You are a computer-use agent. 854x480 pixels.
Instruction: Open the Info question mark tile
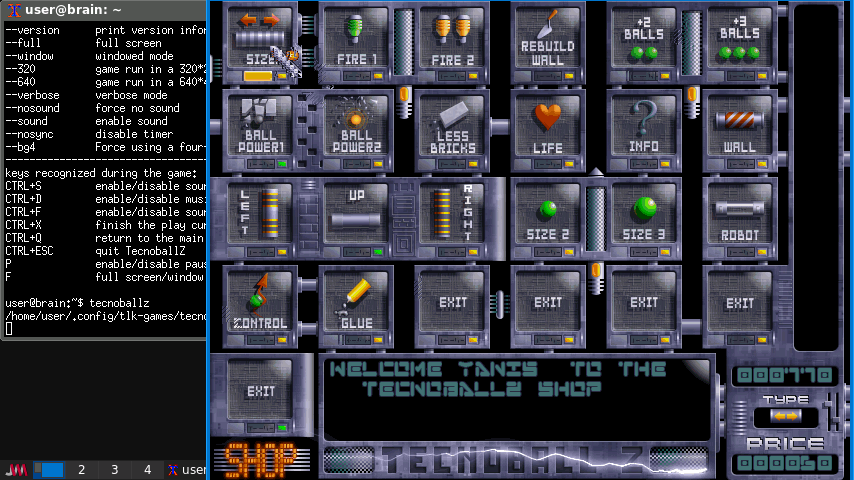click(644, 128)
